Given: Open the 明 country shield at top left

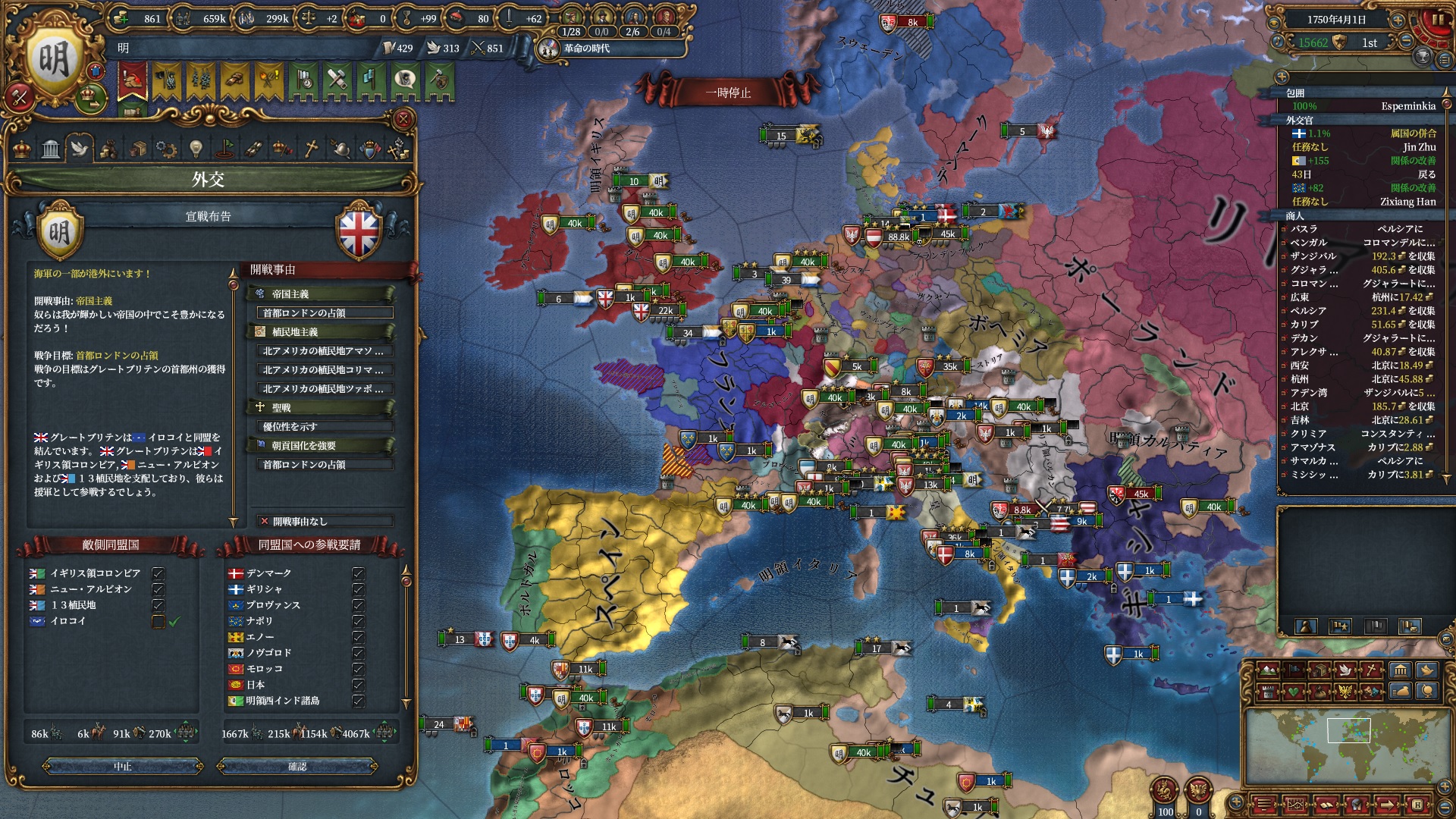Looking at the screenshot, I should [x=55, y=61].
